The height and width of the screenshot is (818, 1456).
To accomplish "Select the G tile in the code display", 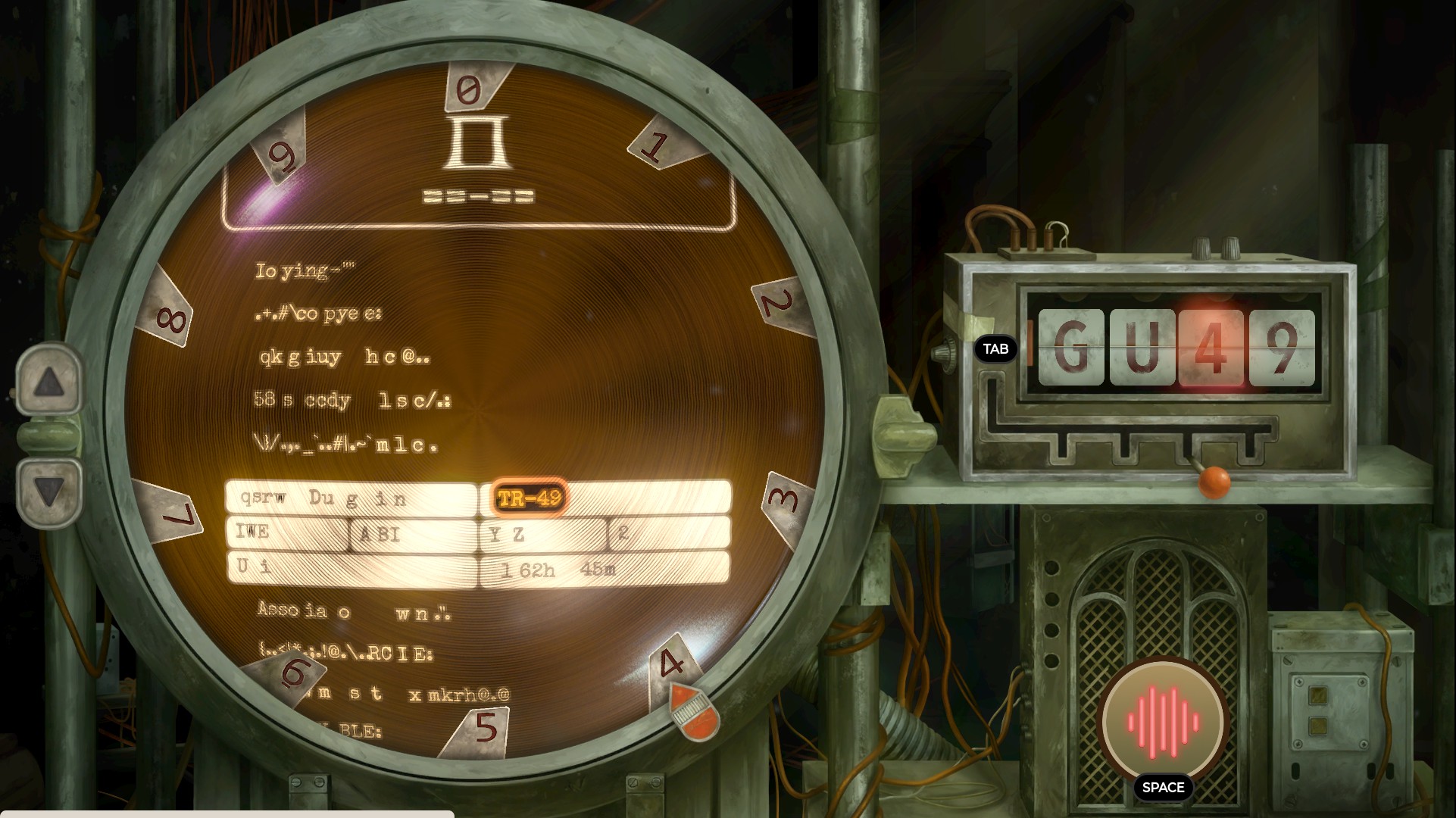I will 1070,348.
